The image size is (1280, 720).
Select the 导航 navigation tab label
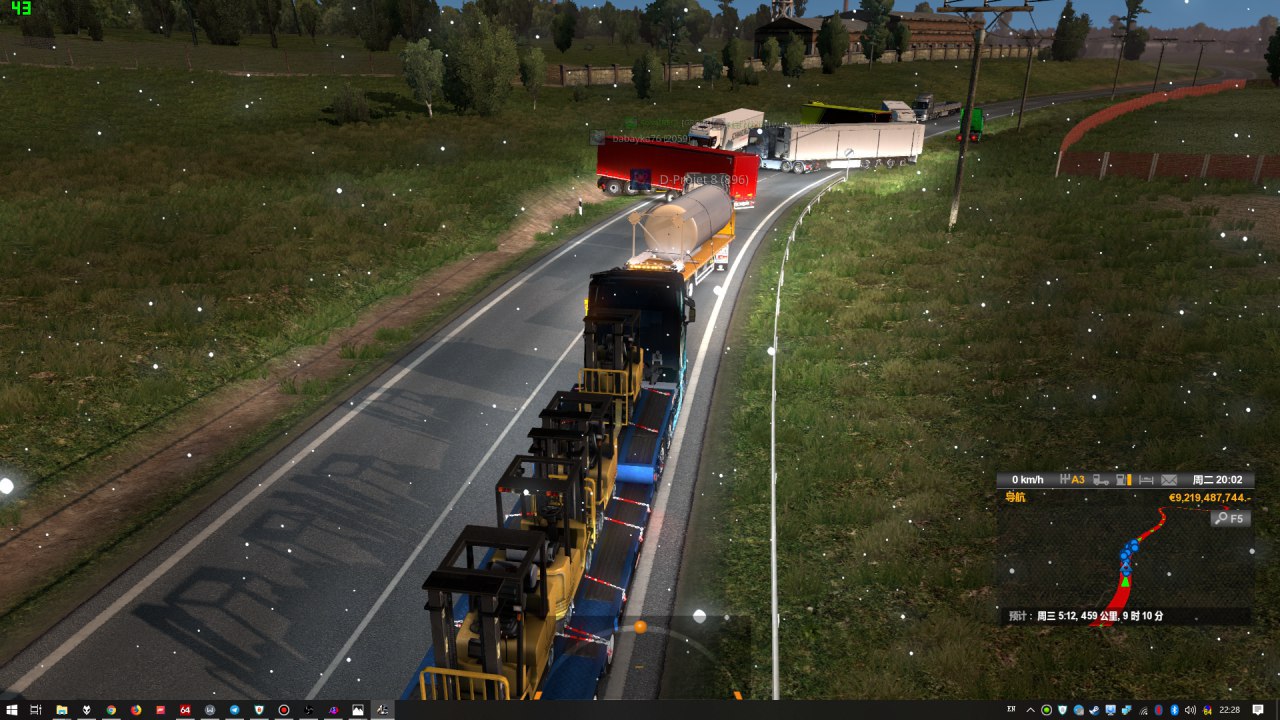1015,497
